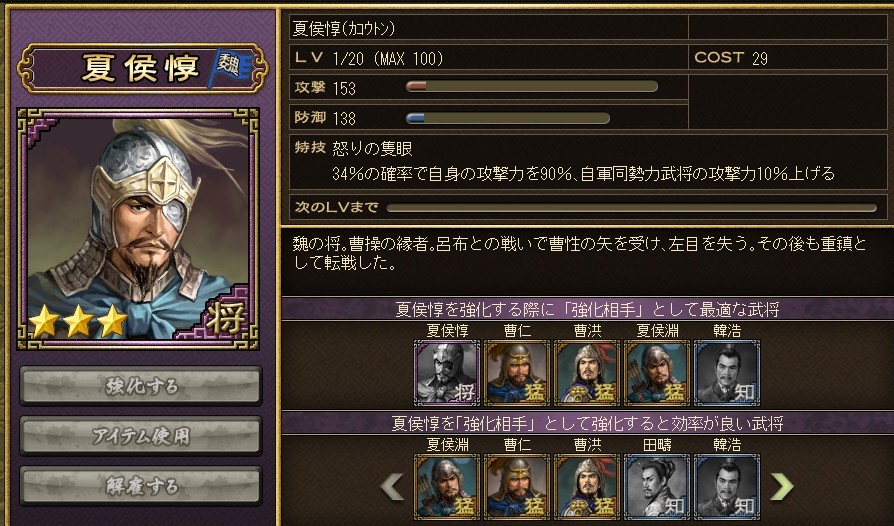Click the 強化する button
Screen dimensions: 894x526
140,385
